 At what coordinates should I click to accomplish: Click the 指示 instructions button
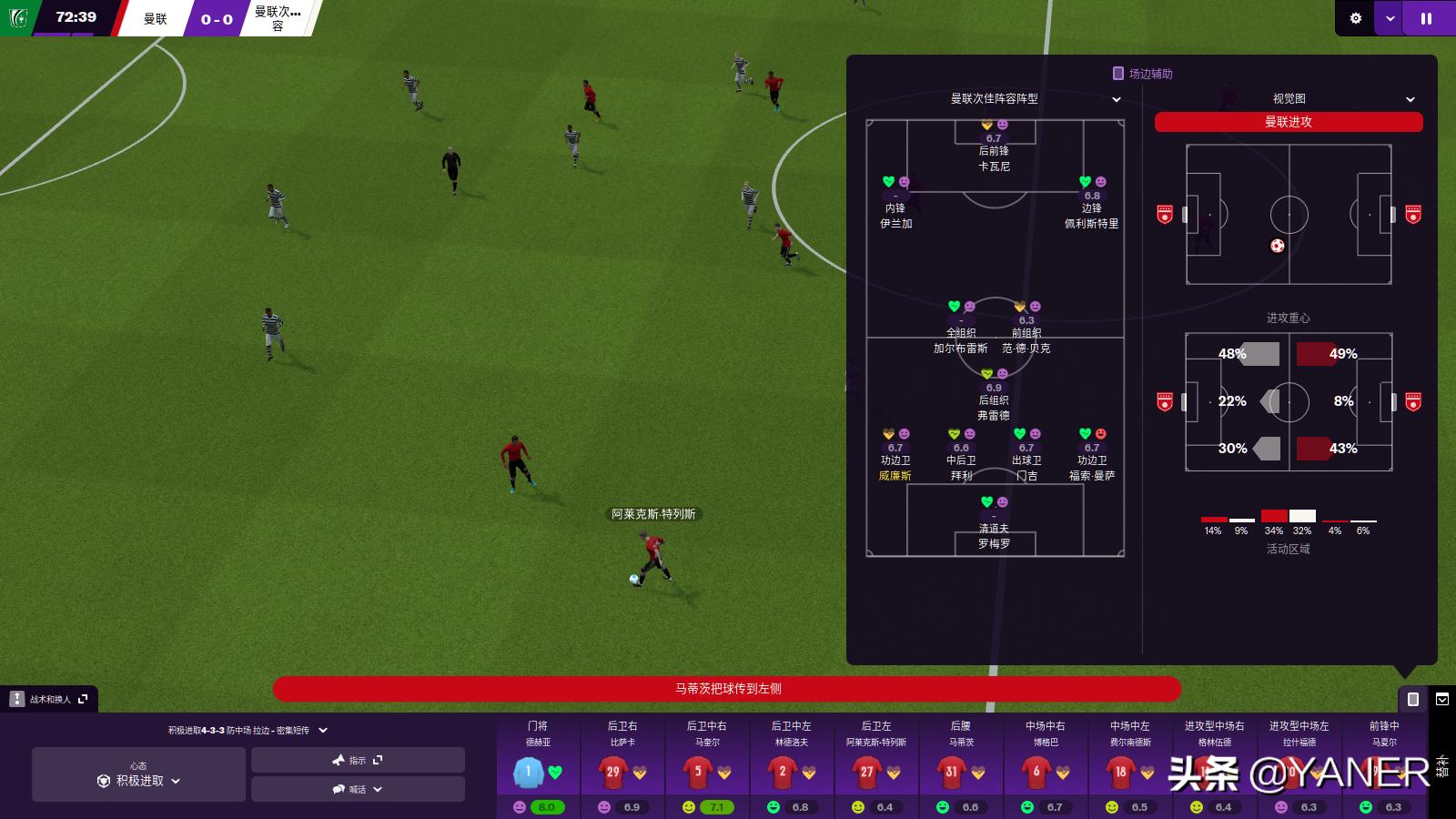tap(358, 760)
